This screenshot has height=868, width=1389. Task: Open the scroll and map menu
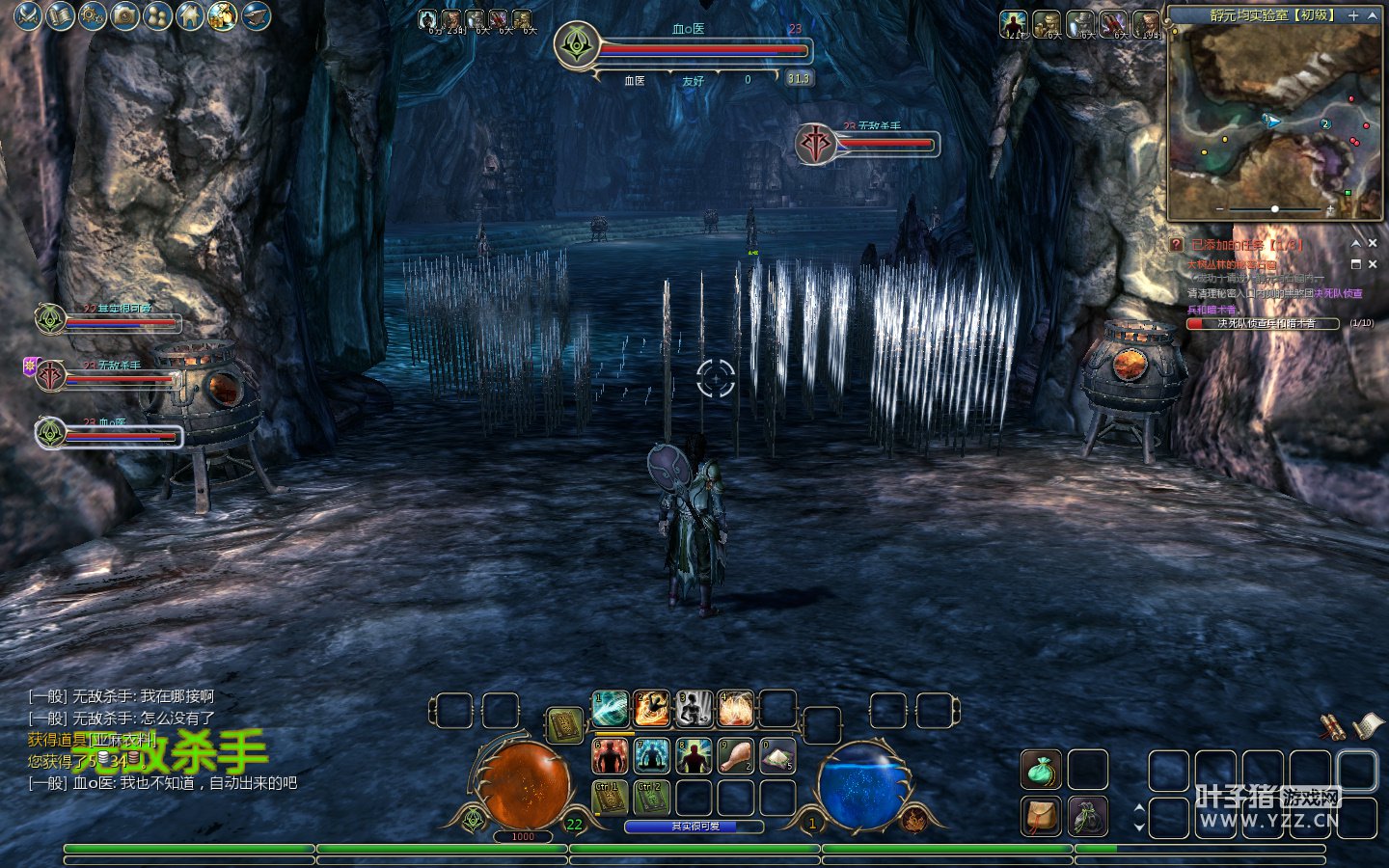61,15
